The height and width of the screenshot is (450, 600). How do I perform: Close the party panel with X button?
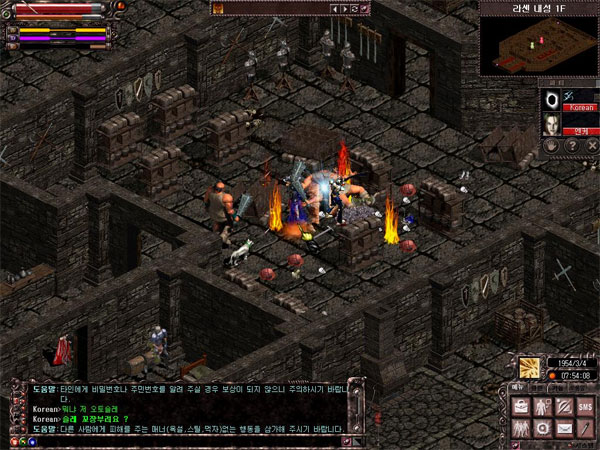pos(591,145)
